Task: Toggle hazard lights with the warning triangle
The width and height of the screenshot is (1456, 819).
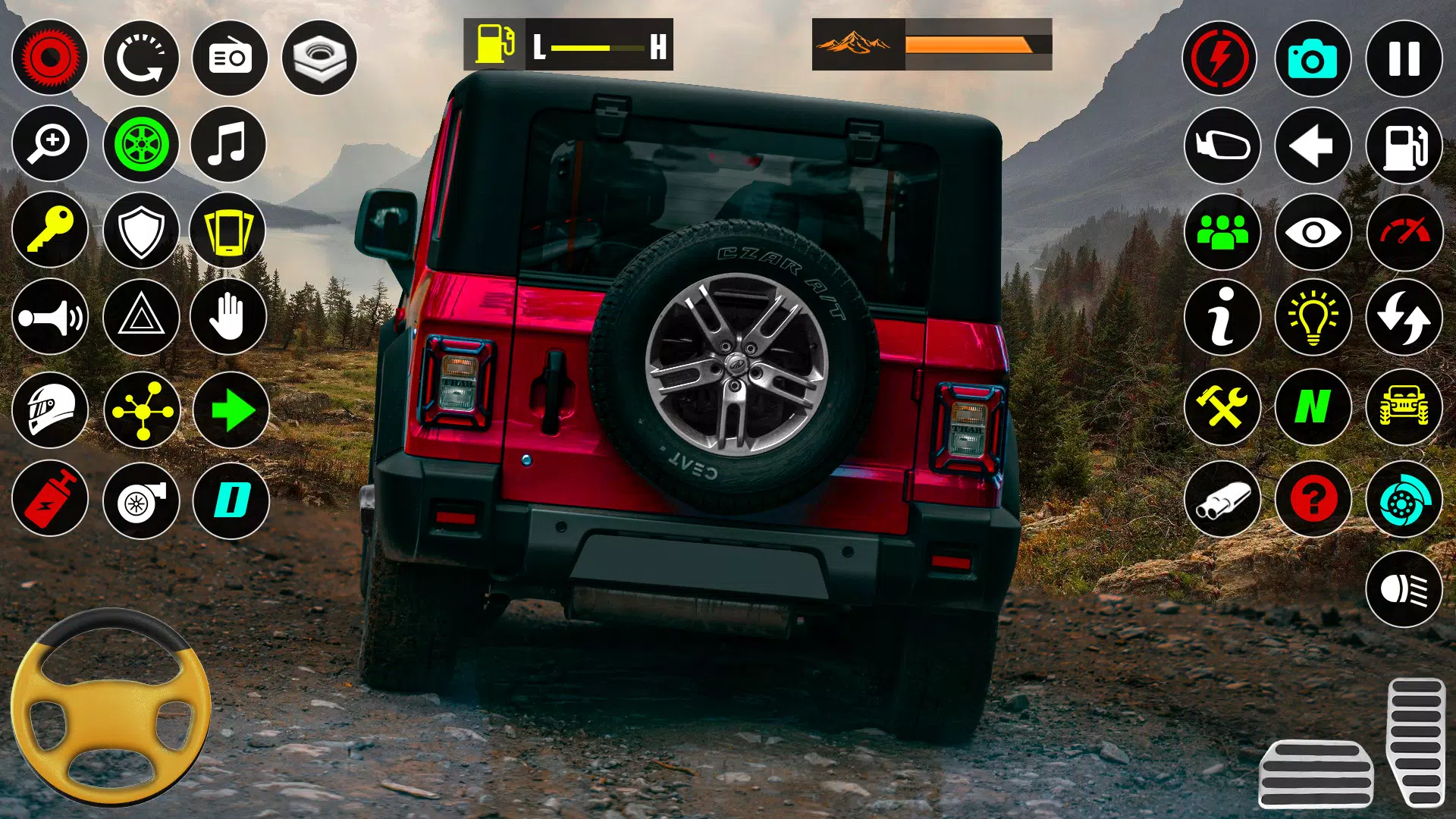Action: pyautogui.click(x=140, y=318)
